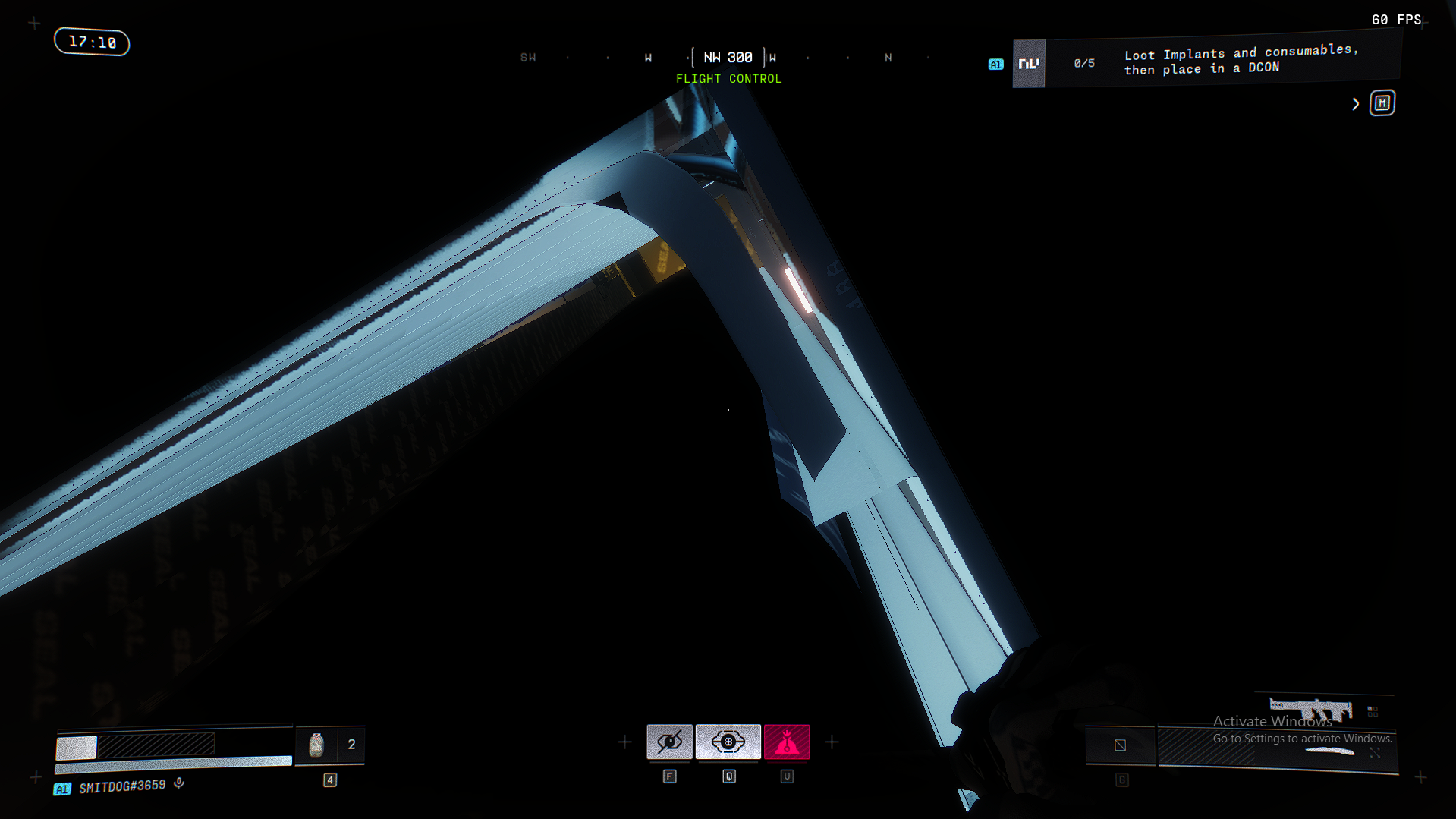Select the pink bell-shaped ability icon
Image resolution: width=1456 pixels, height=819 pixels.
[787, 742]
